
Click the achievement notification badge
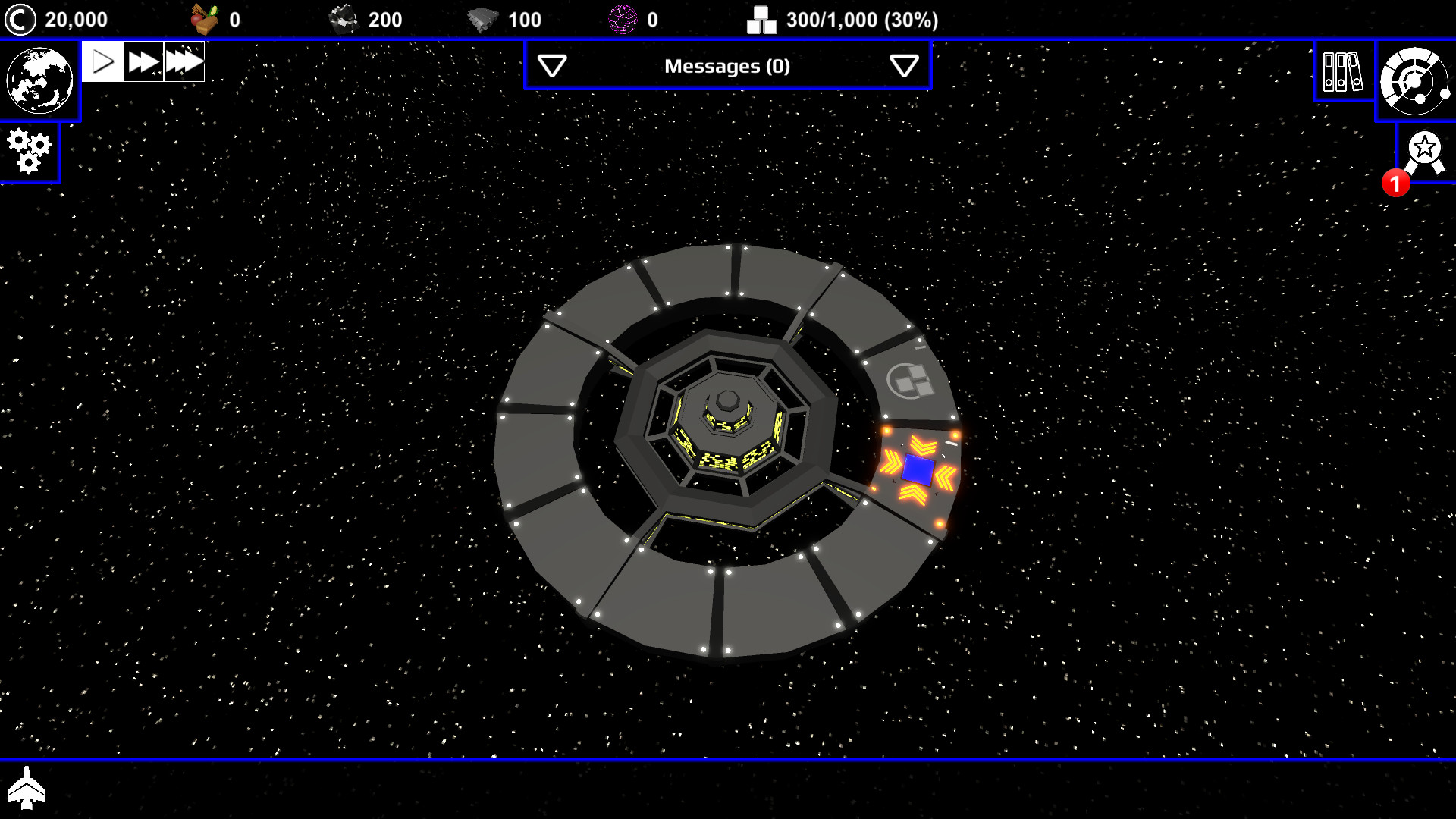click(x=1396, y=182)
